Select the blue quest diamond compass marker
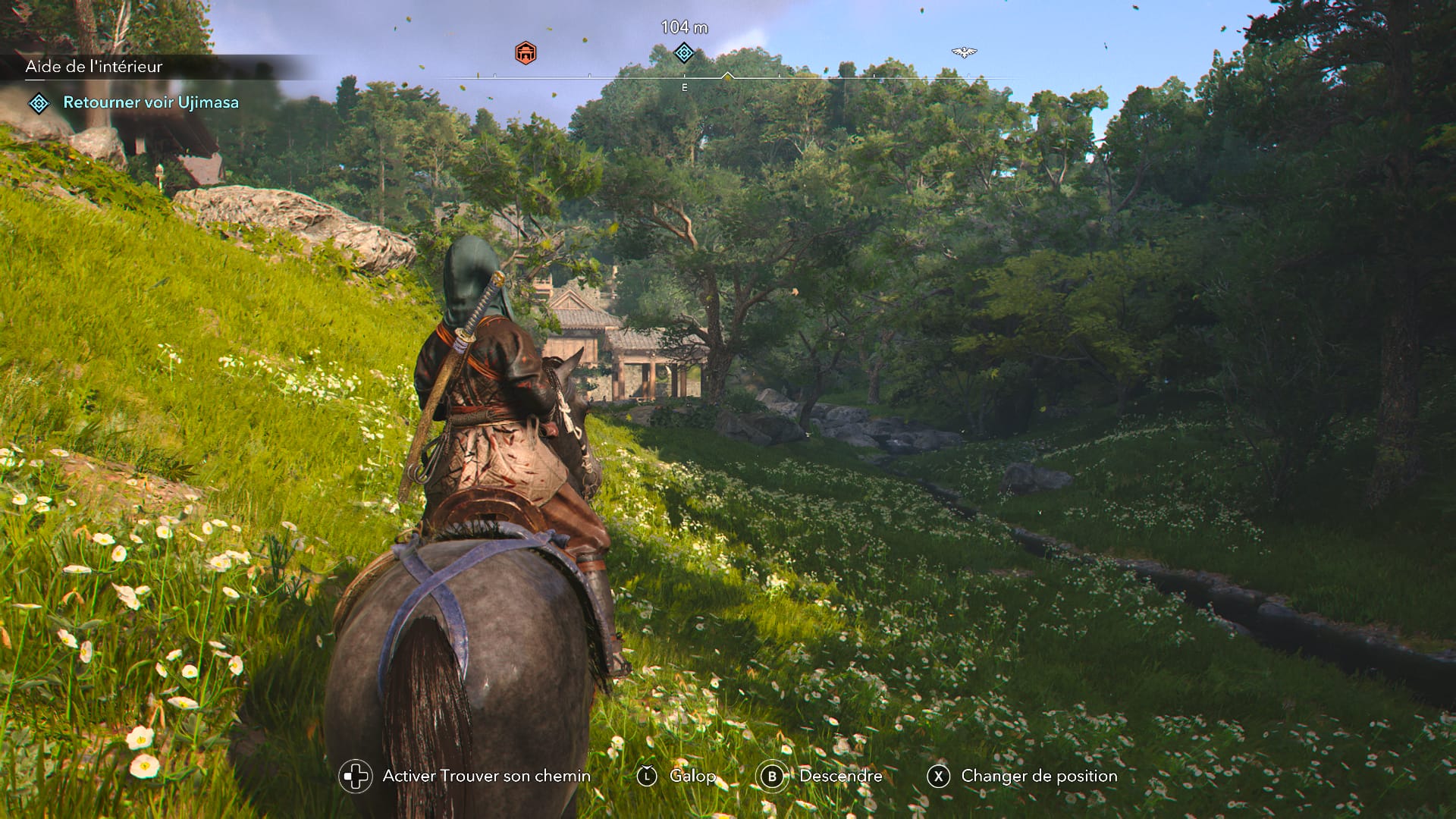Viewport: 1456px width, 819px height. [x=684, y=53]
